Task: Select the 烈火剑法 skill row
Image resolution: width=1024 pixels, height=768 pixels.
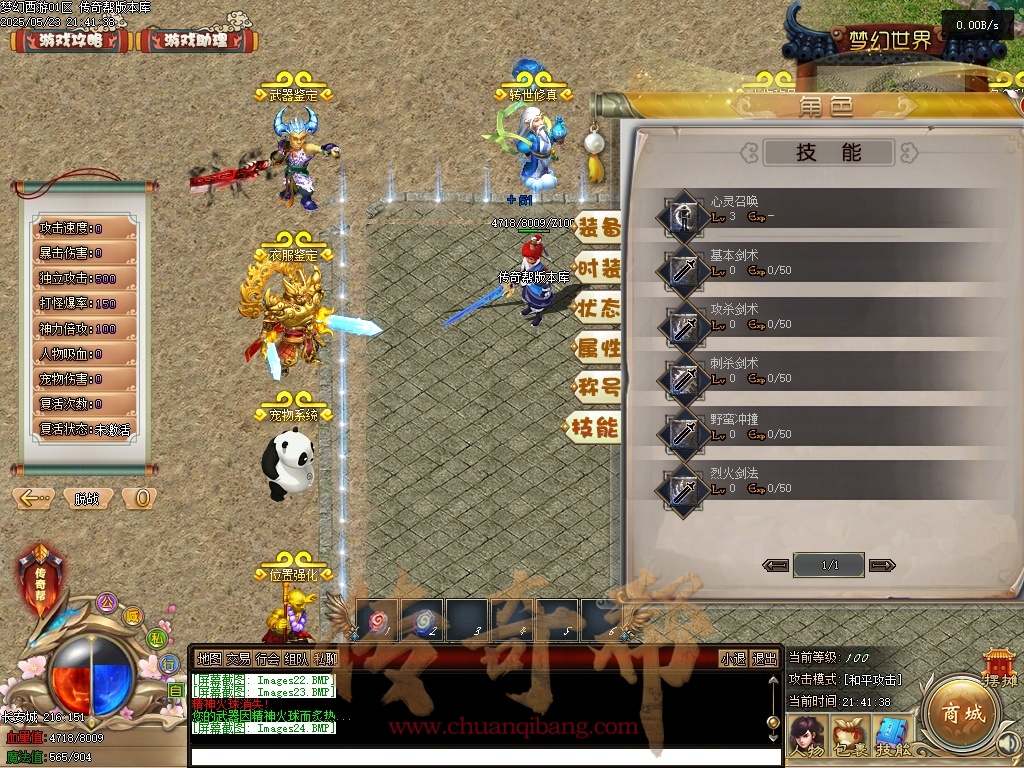Action: point(820,483)
